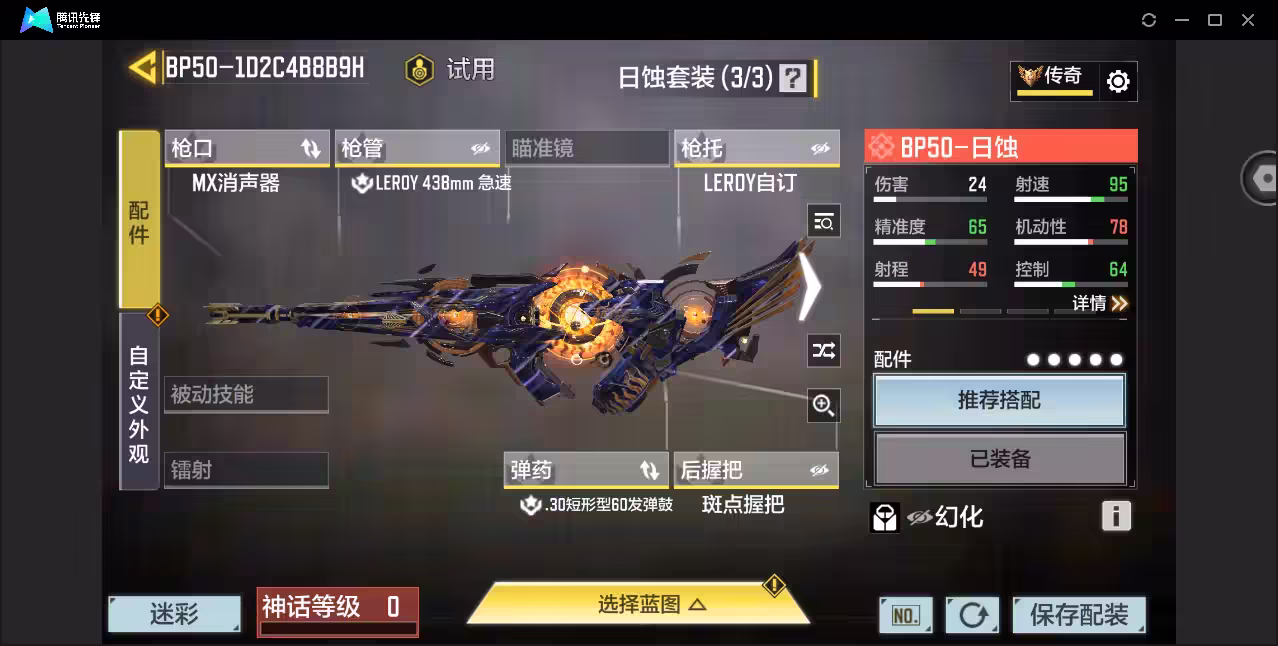Open the 后握把 rear grip slot
Image resolution: width=1278 pixels, height=646 pixels.
point(755,470)
